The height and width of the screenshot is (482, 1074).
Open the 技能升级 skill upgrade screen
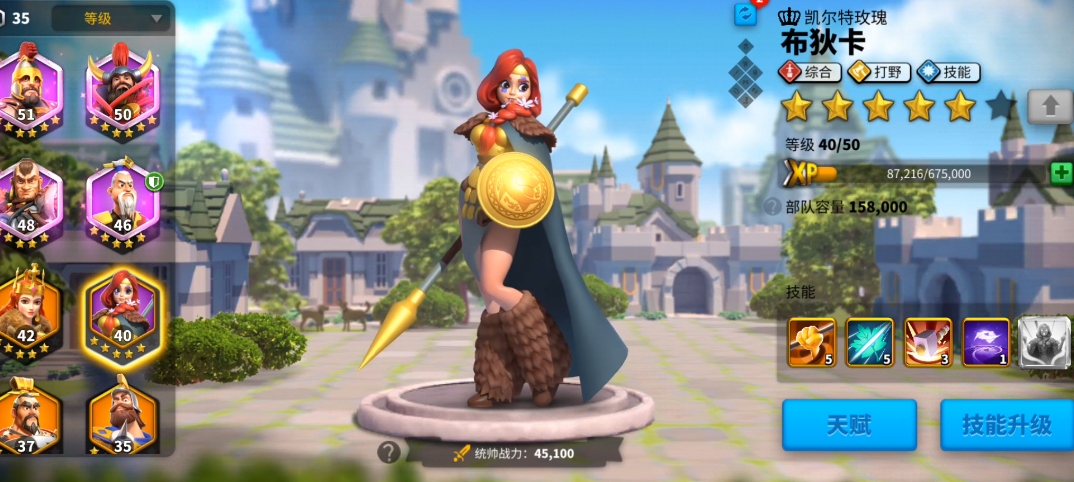(x=1006, y=424)
